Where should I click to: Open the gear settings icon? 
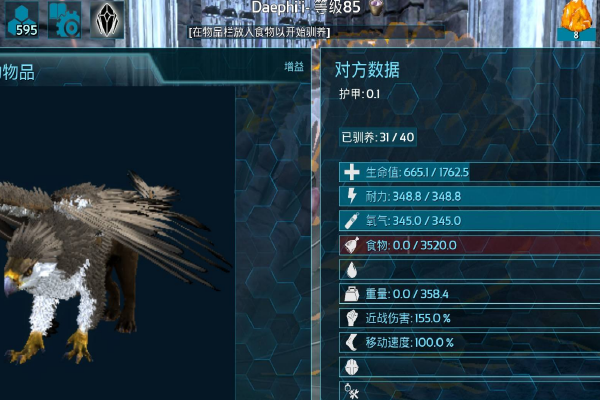pyautogui.click(x=66, y=20)
